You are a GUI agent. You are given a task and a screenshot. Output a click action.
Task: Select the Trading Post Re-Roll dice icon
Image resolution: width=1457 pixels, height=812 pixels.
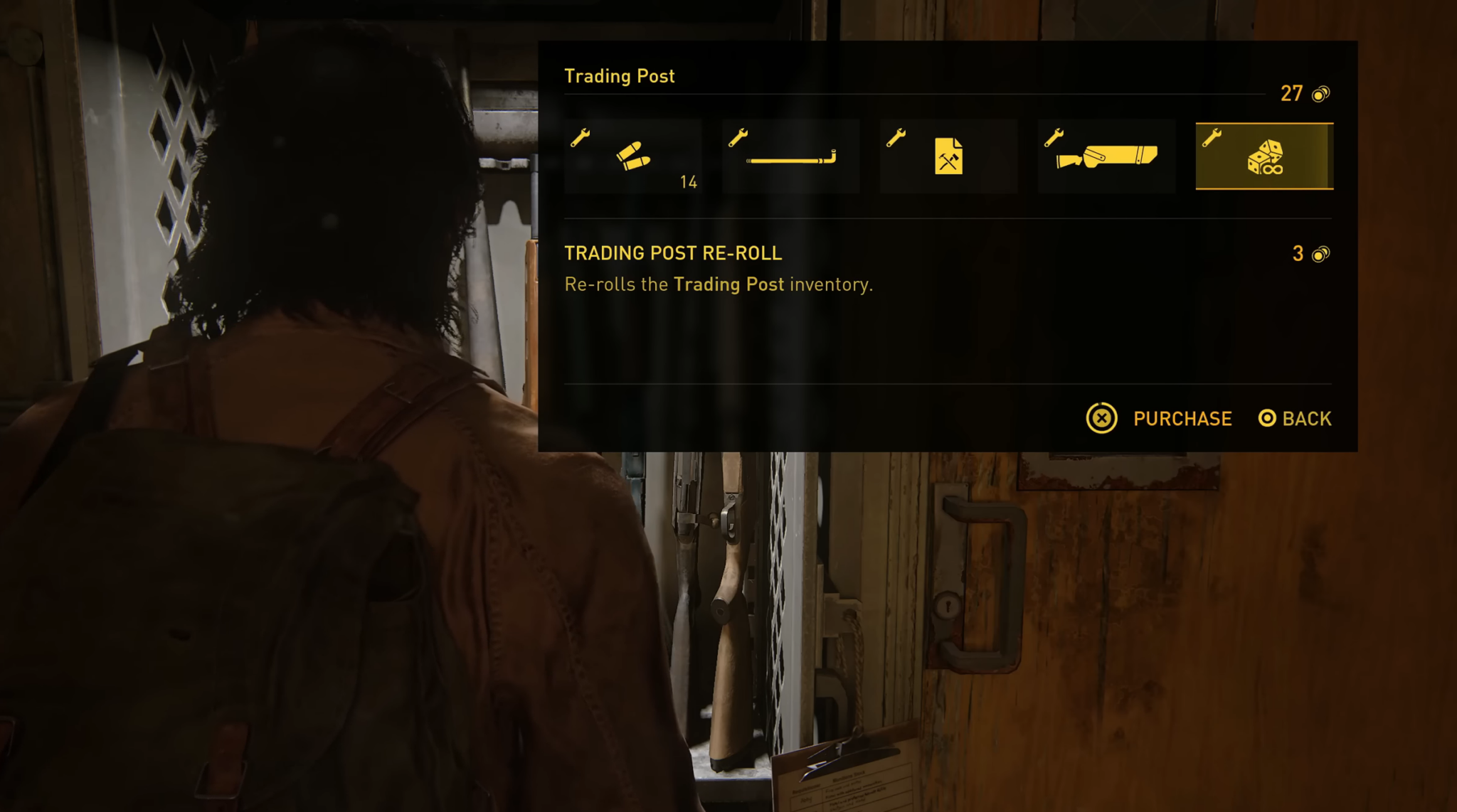(1266, 155)
